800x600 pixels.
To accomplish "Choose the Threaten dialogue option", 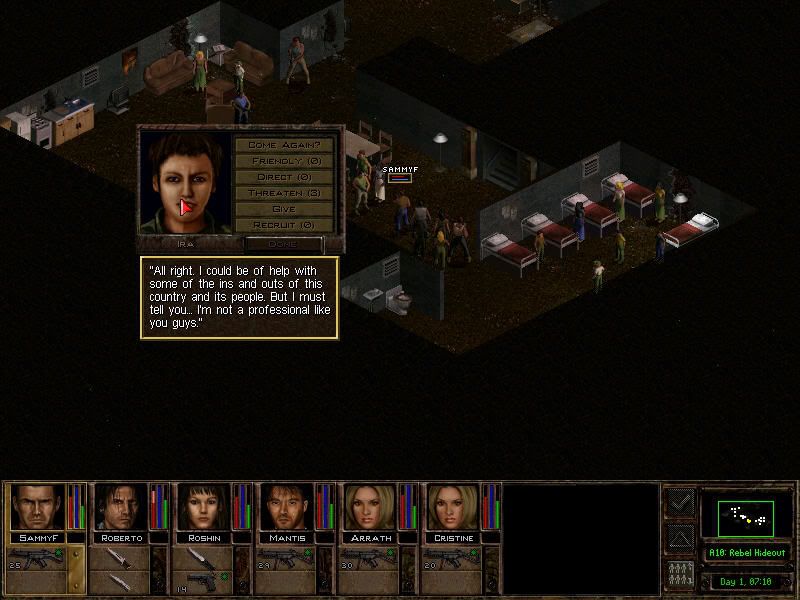I will [x=290, y=193].
